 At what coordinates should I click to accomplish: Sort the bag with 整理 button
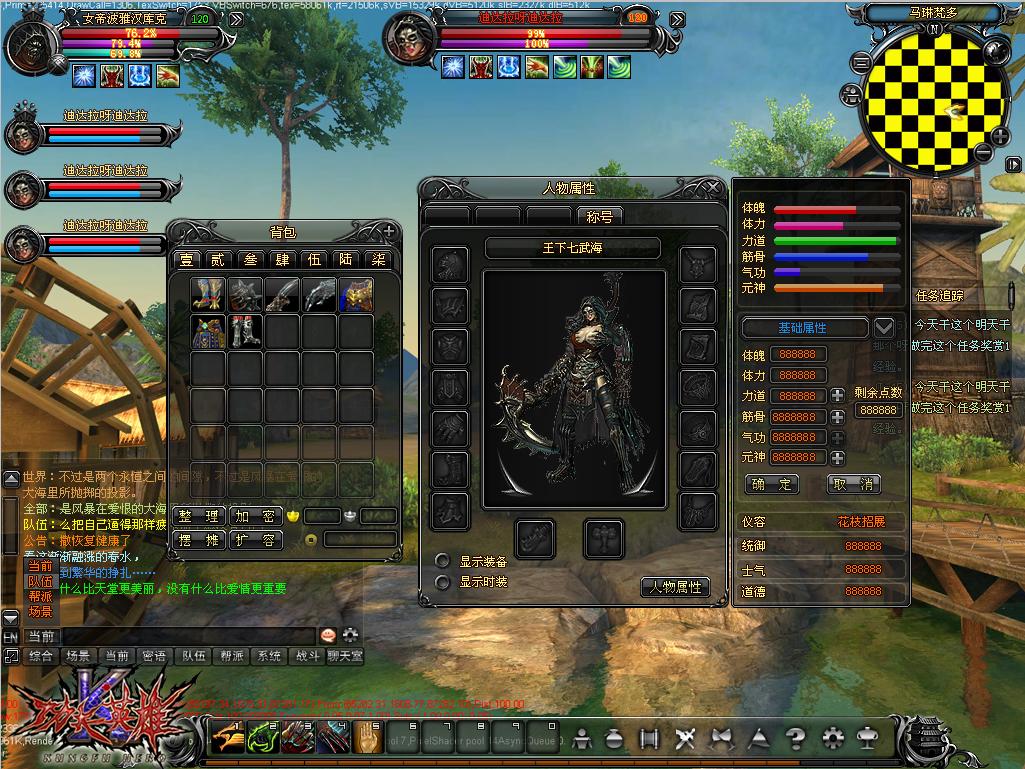coord(198,516)
